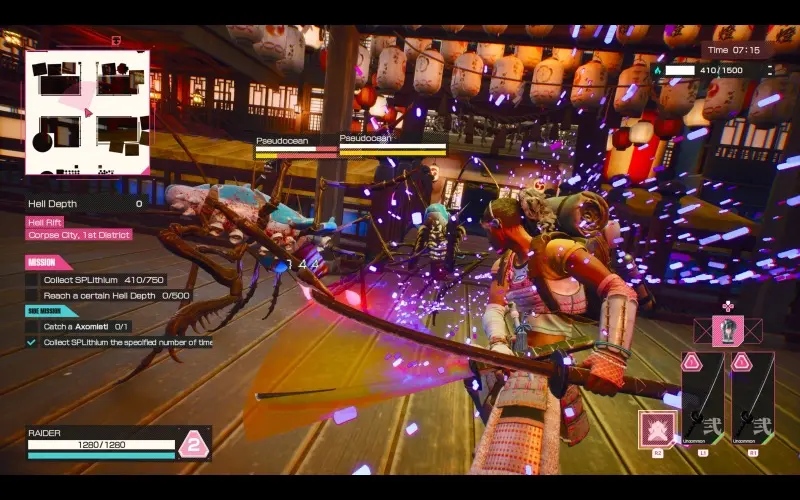Viewport: 800px width, 500px height.
Task: Select the right Uncommon katana weapon card
Action: [x=752, y=396]
